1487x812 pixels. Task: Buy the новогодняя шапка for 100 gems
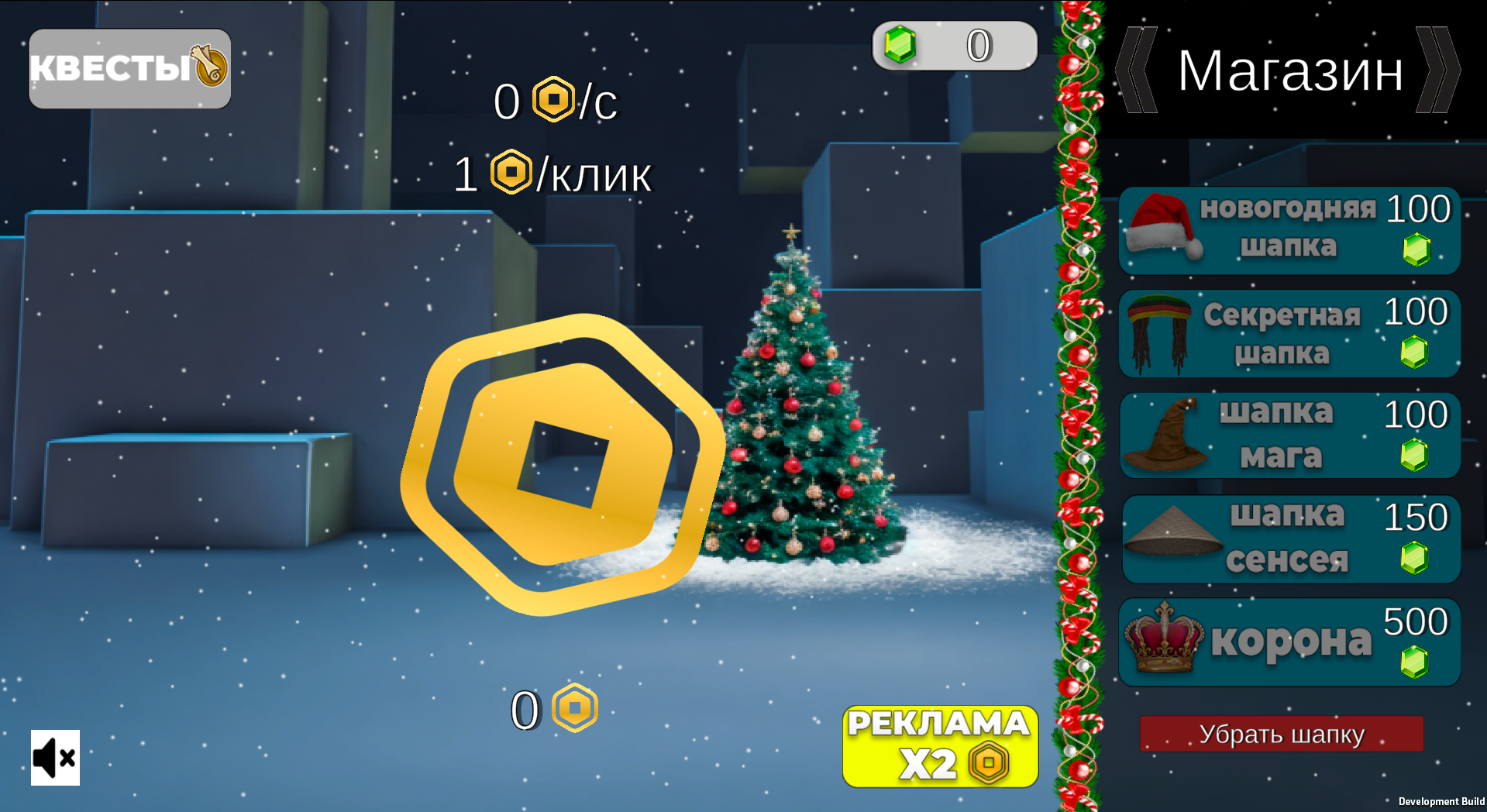pyautogui.click(x=1289, y=232)
